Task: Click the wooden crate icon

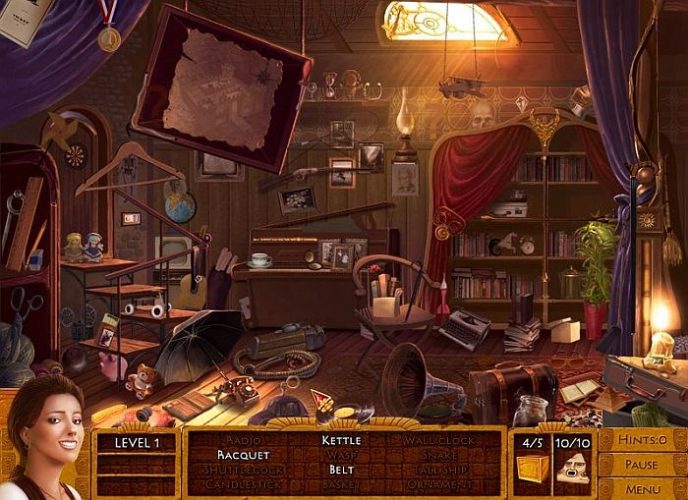Action: [x=531, y=468]
